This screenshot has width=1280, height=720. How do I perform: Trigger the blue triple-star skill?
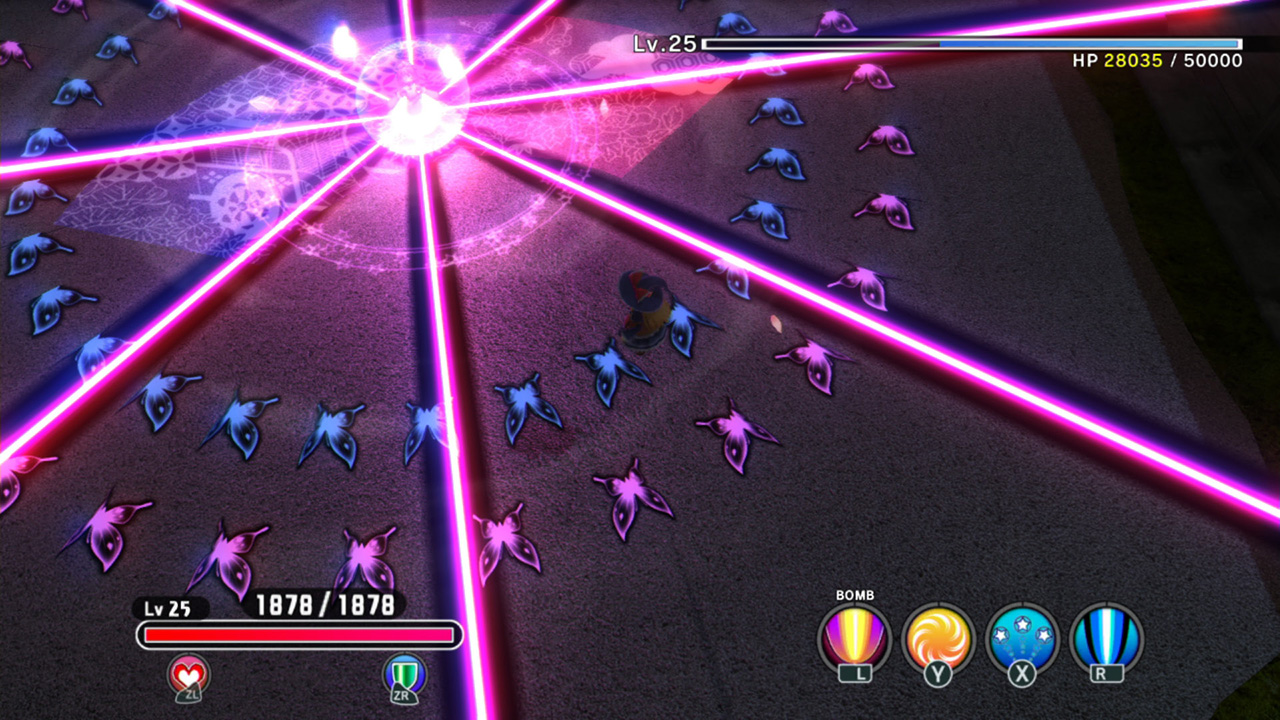[x=1021, y=639]
